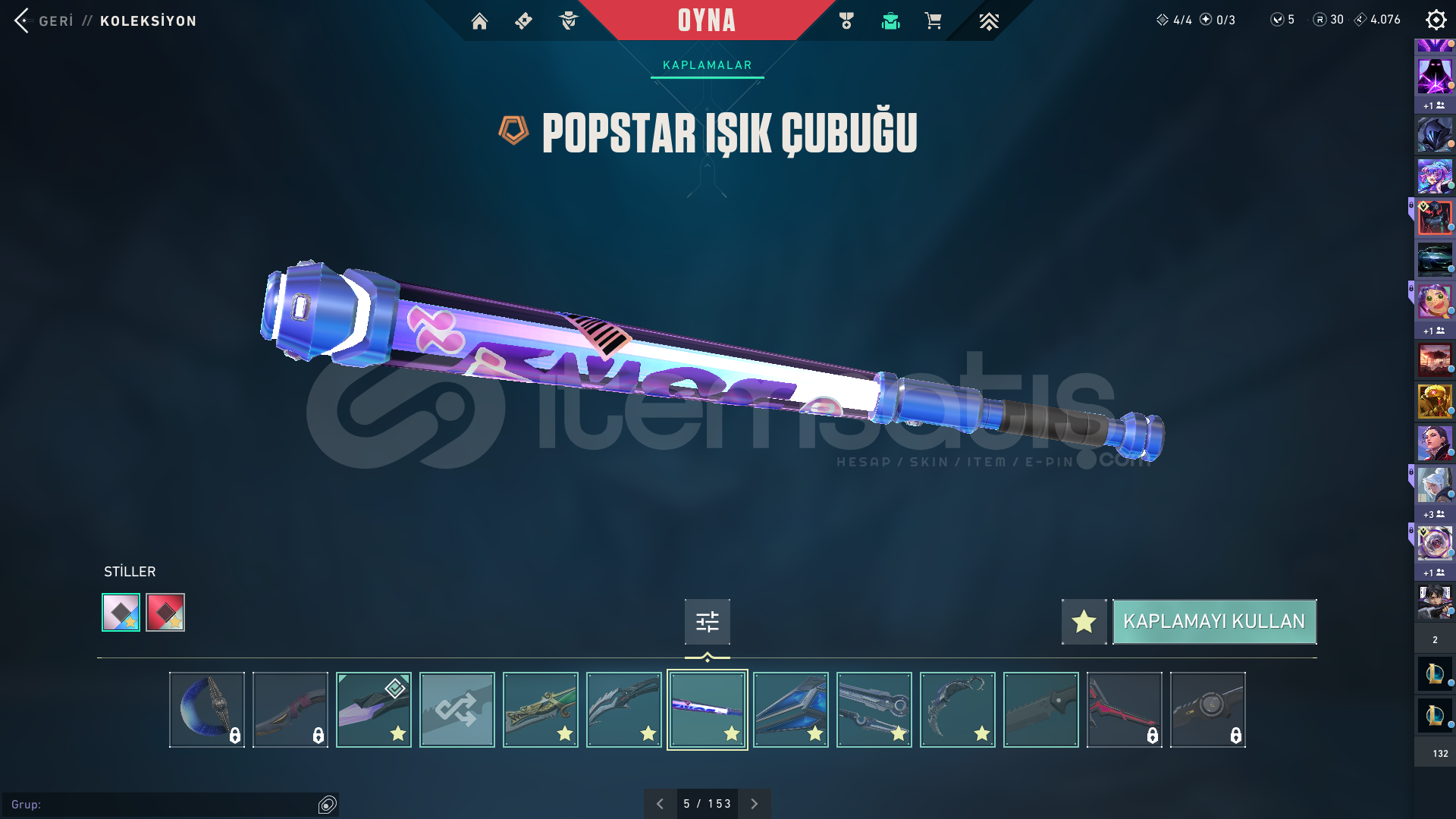Open the battle pass medal icon
The width and height of the screenshot is (1456, 819).
pos(846,21)
